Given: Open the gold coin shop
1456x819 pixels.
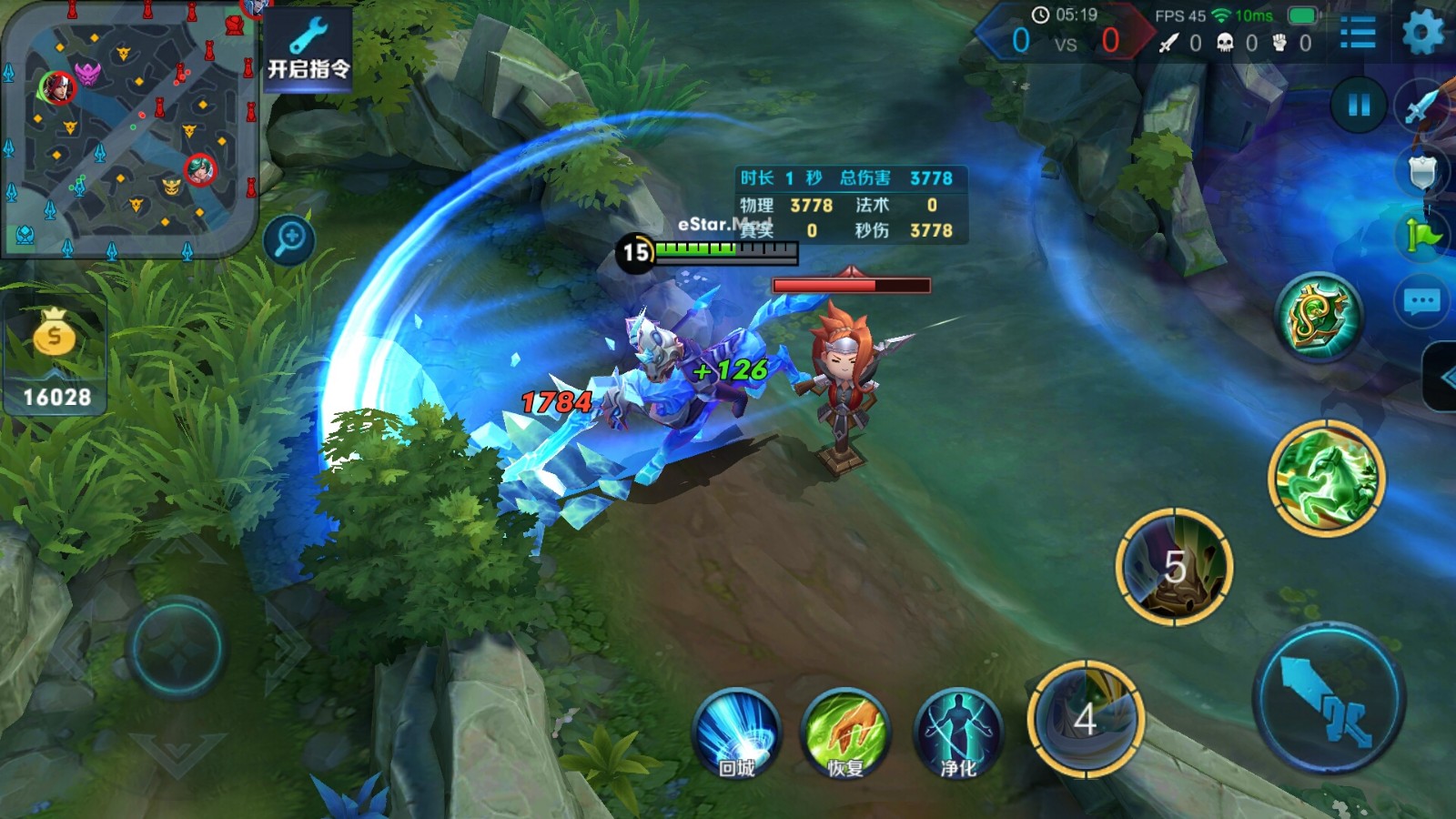Looking at the screenshot, I should point(55,356).
